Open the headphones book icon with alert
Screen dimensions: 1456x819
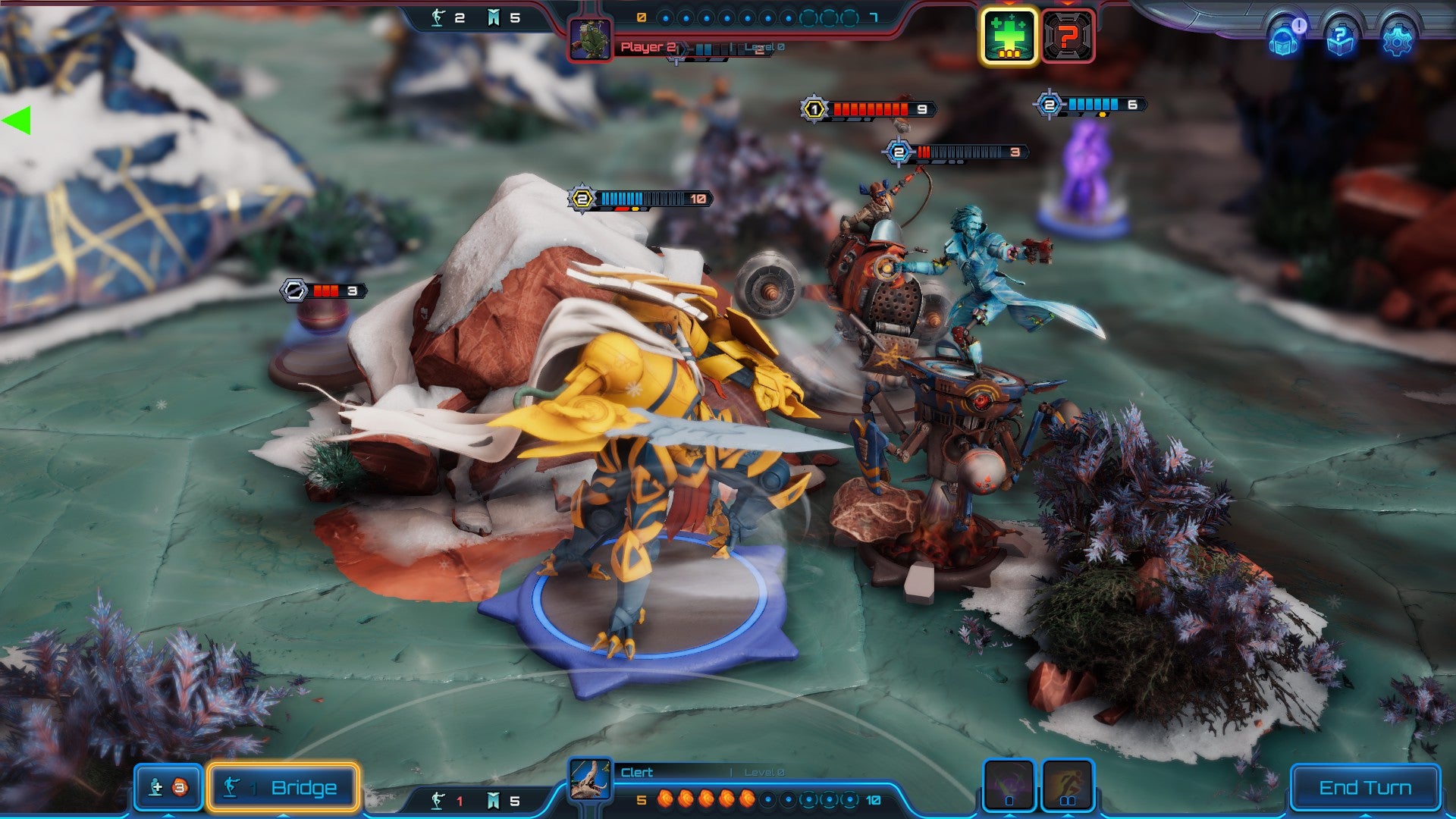tap(1283, 39)
